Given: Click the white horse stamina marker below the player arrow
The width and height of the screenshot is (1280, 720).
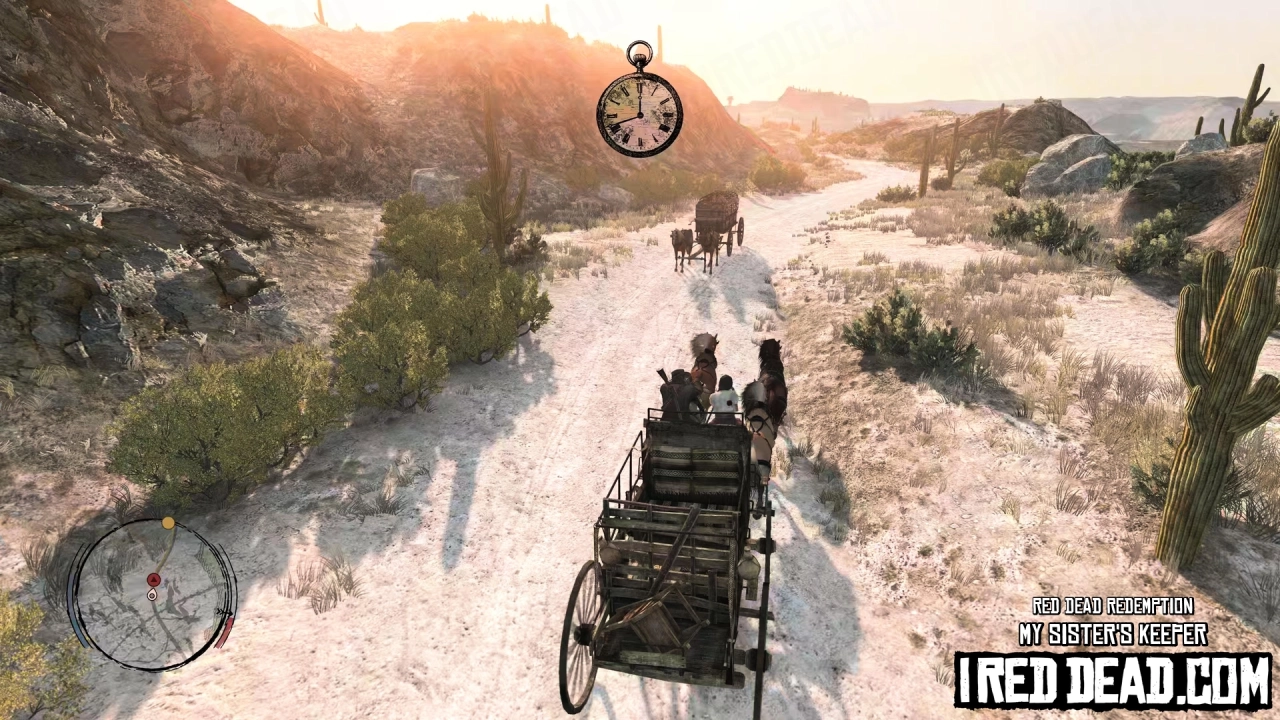Looking at the screenshot, I should tap(152, 595).
